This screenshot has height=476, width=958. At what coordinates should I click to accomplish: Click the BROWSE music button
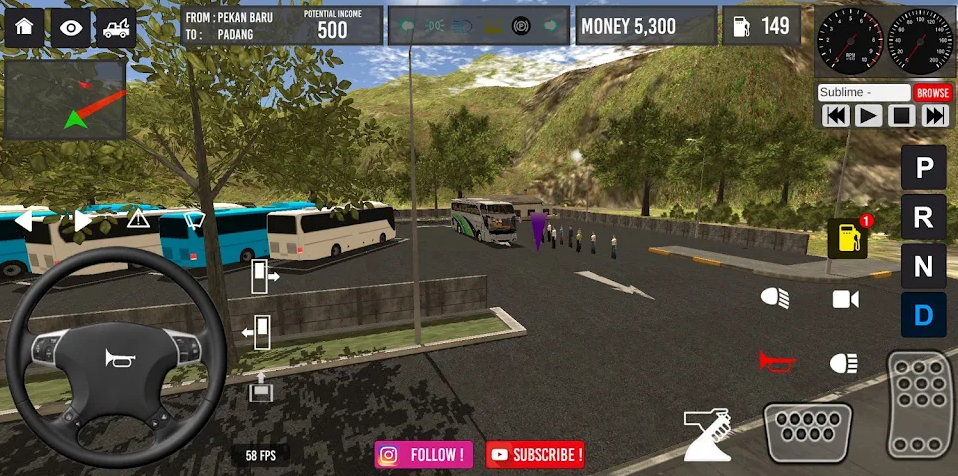pyautogui.click(x=932, y=92)
